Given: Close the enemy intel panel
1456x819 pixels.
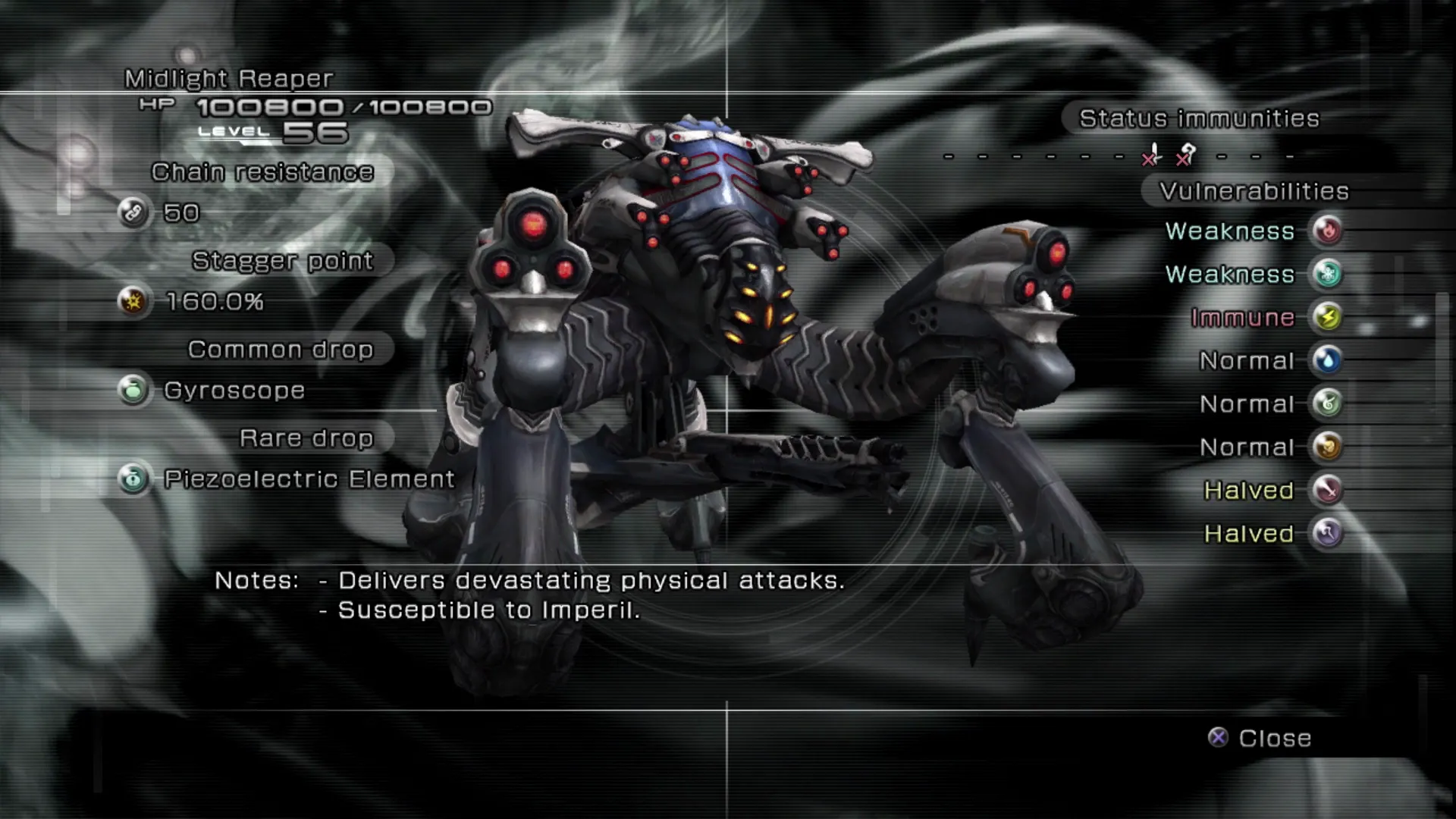Looking at the screenshot, I should [1260, 738].
